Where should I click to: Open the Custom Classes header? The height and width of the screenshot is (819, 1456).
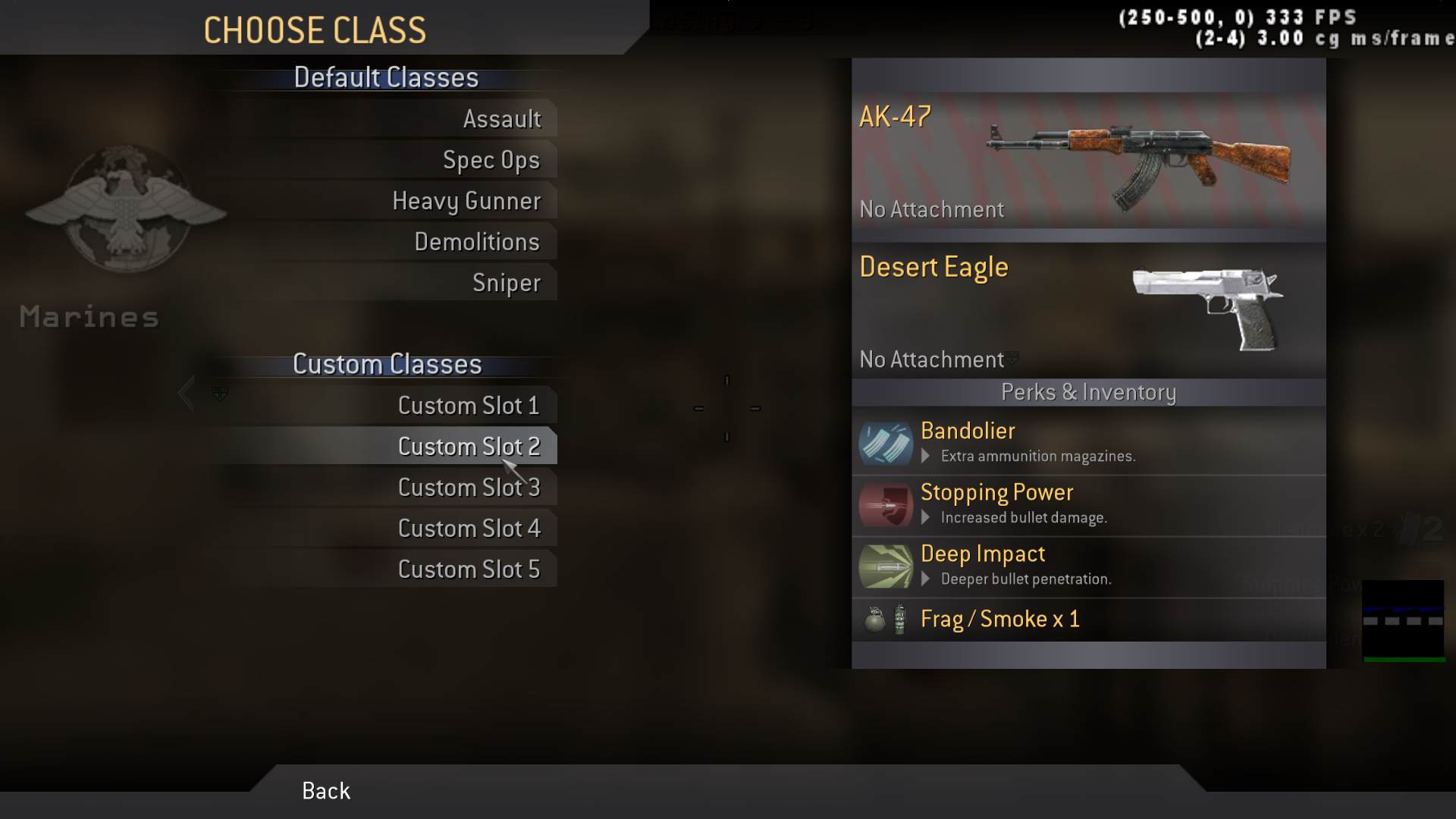388,364
